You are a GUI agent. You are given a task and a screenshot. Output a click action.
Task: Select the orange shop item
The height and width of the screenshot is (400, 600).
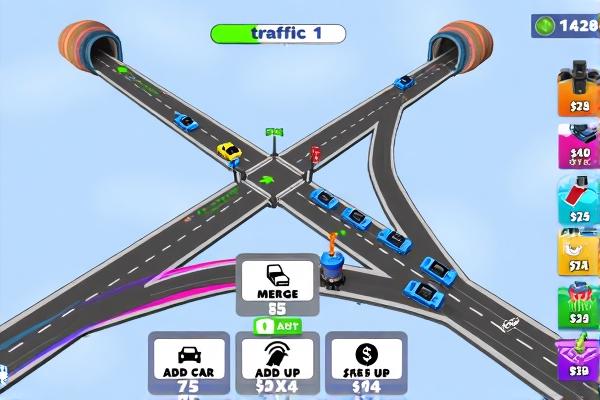point(578,88)
